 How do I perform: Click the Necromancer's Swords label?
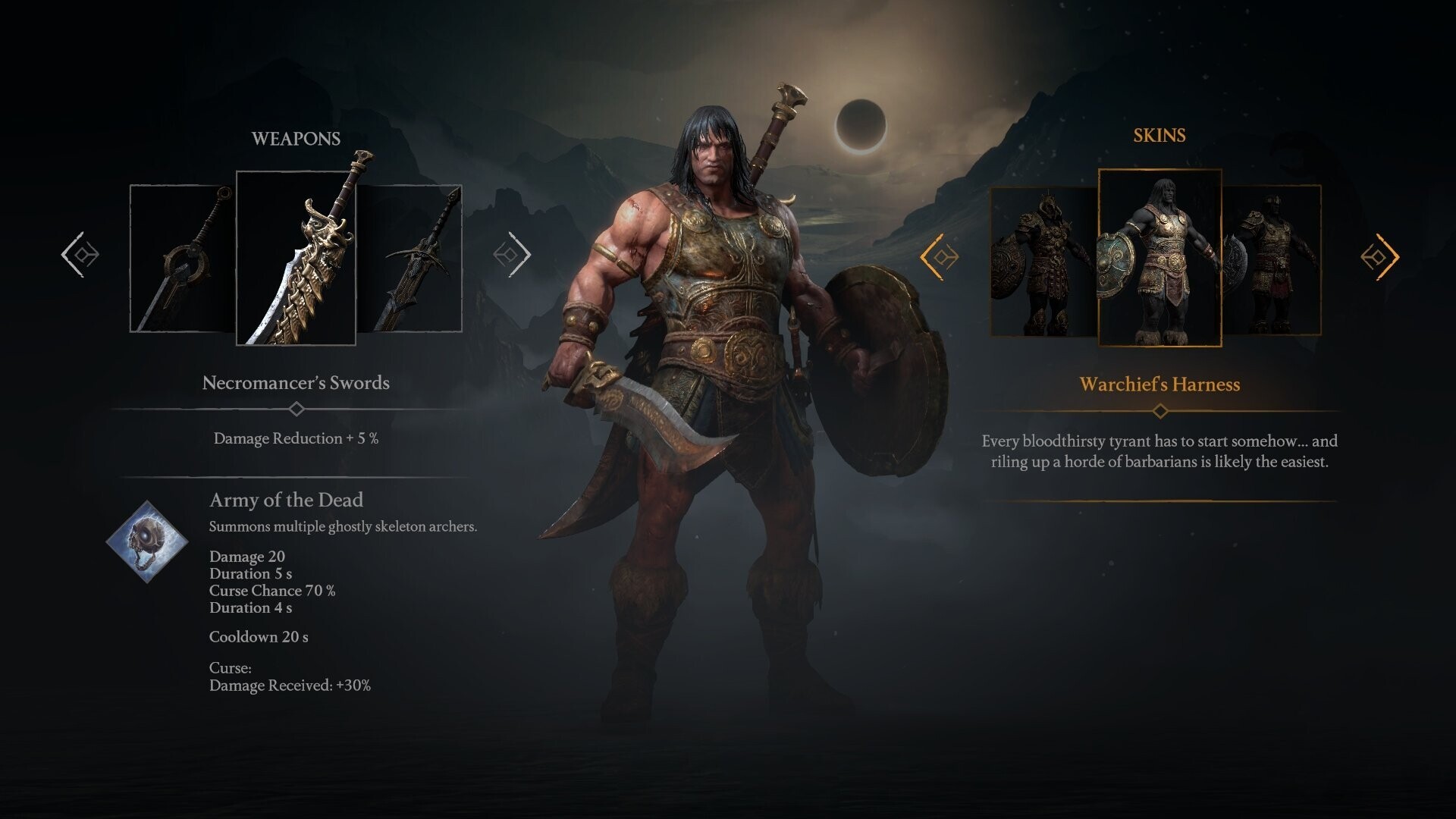(296, 383)
